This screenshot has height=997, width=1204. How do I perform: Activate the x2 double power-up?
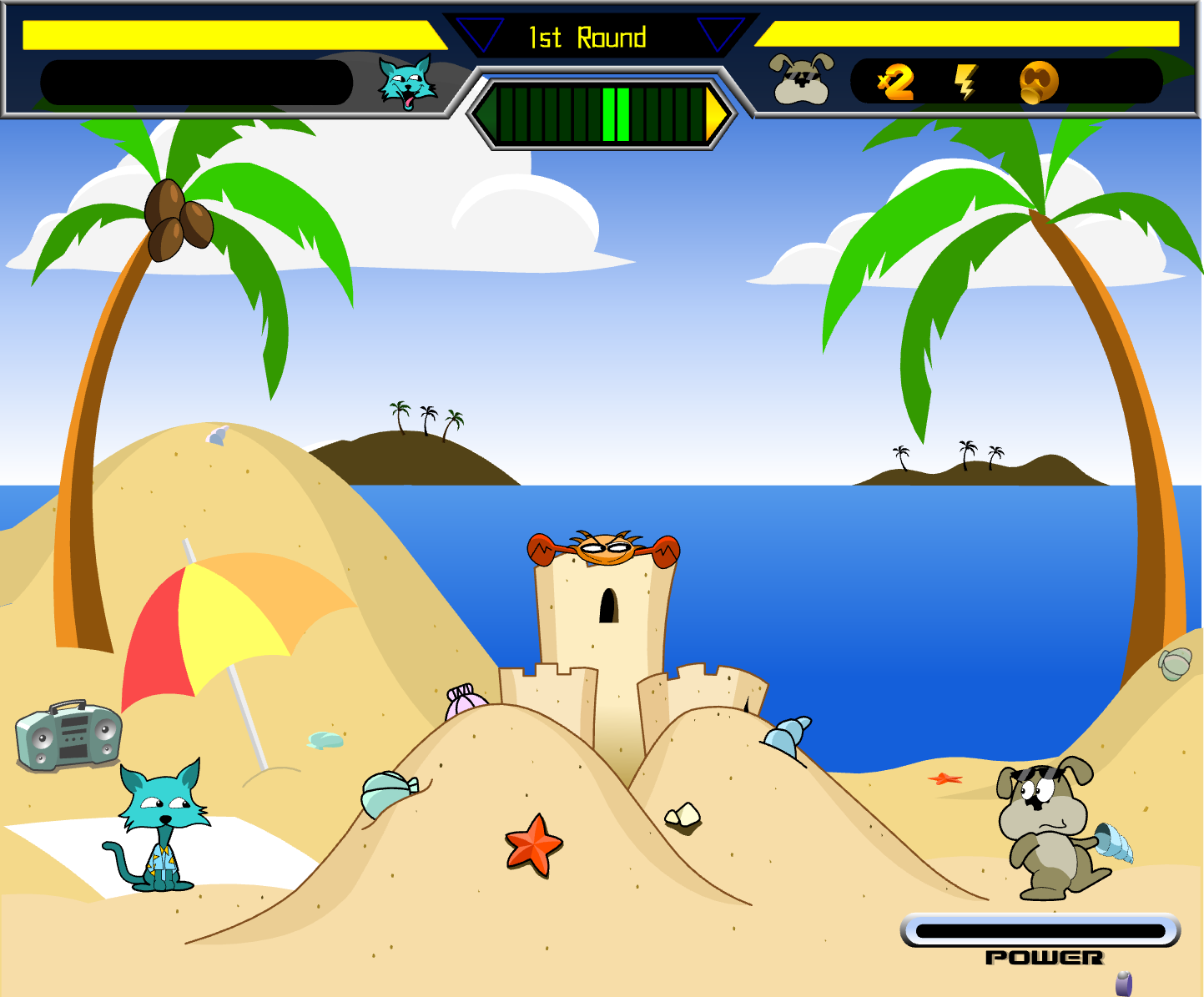[x=896, y=83]
